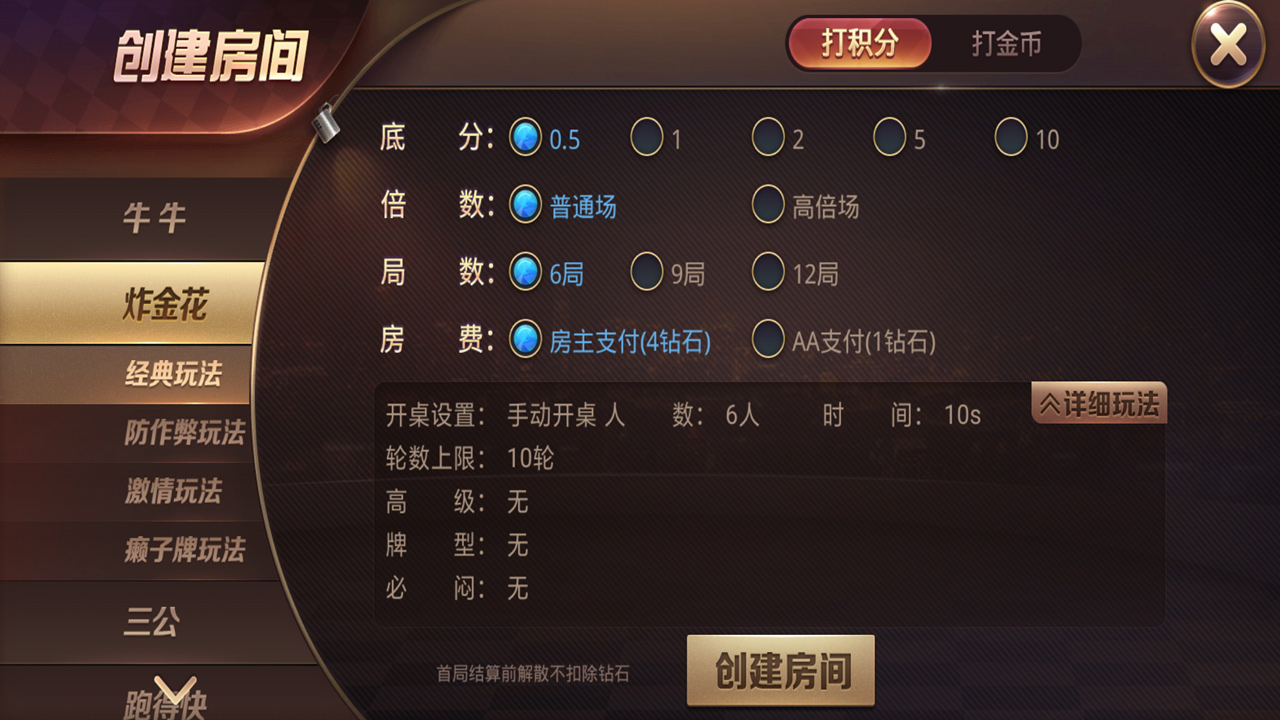Select base score 0.5
The image size is (1280, 720).
pos(524,139)
